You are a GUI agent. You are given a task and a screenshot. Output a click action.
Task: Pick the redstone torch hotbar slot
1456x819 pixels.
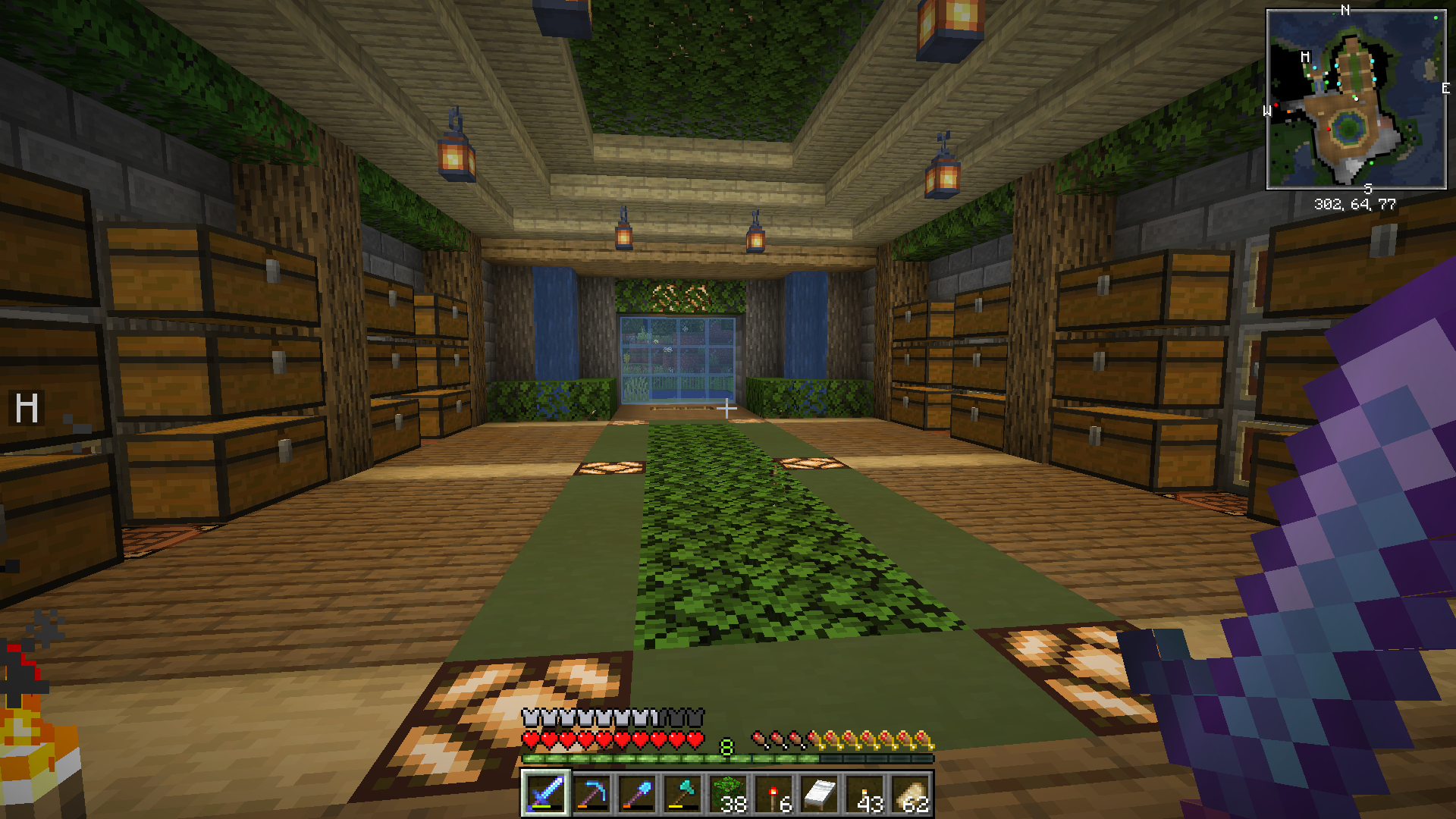coord(773,794)
